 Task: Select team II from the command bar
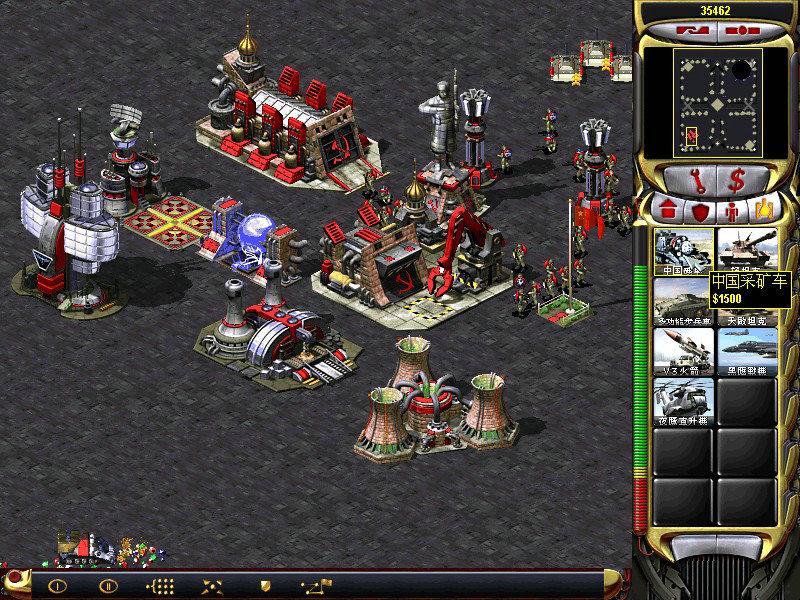tap(106, 585)
